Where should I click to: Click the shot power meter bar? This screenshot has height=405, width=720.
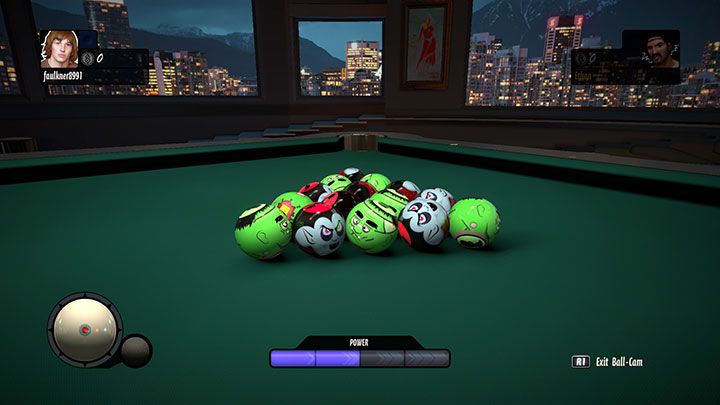tap(359, 358)
